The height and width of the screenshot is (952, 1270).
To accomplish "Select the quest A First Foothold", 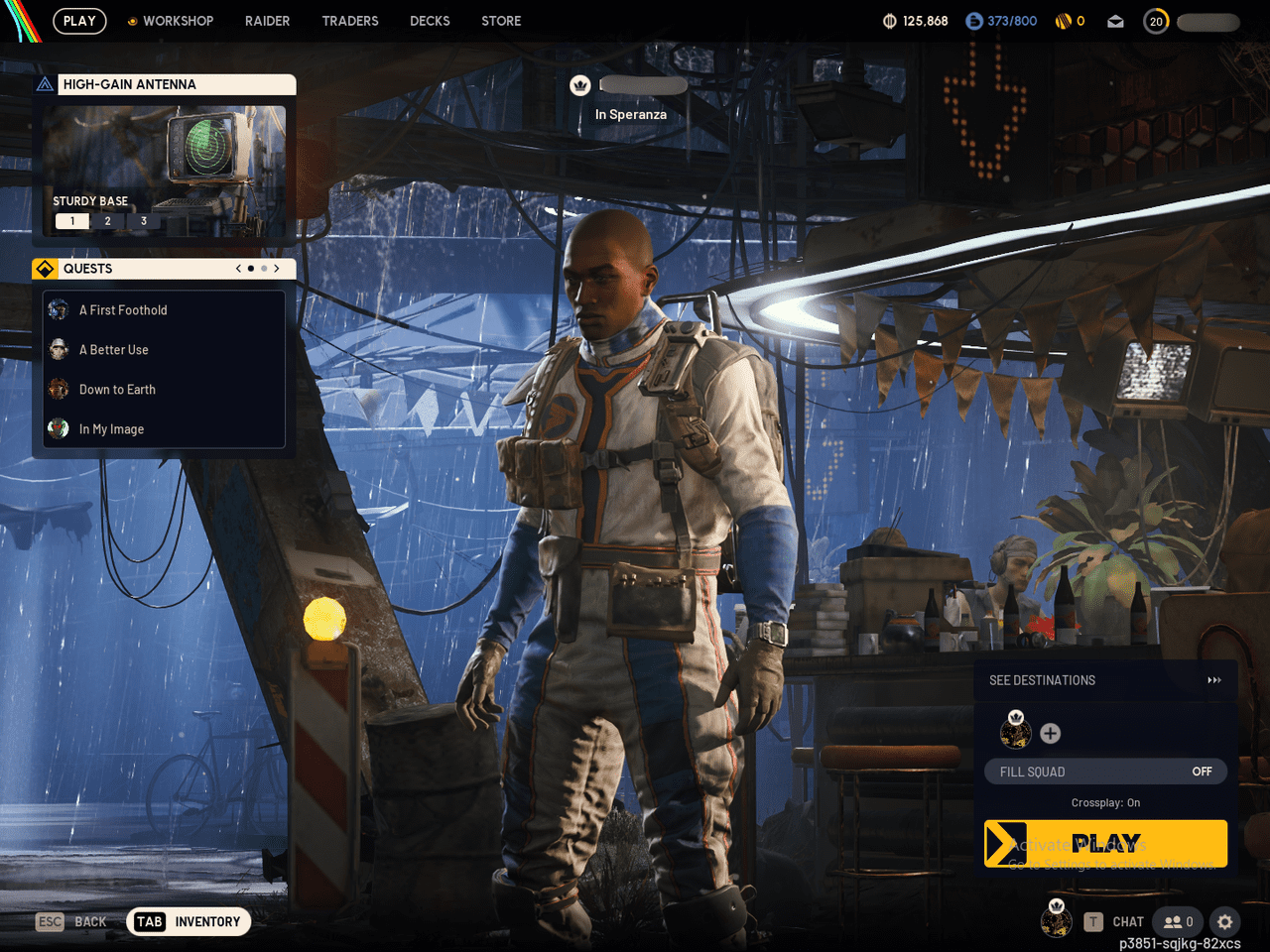I will (x=122, y=309).
